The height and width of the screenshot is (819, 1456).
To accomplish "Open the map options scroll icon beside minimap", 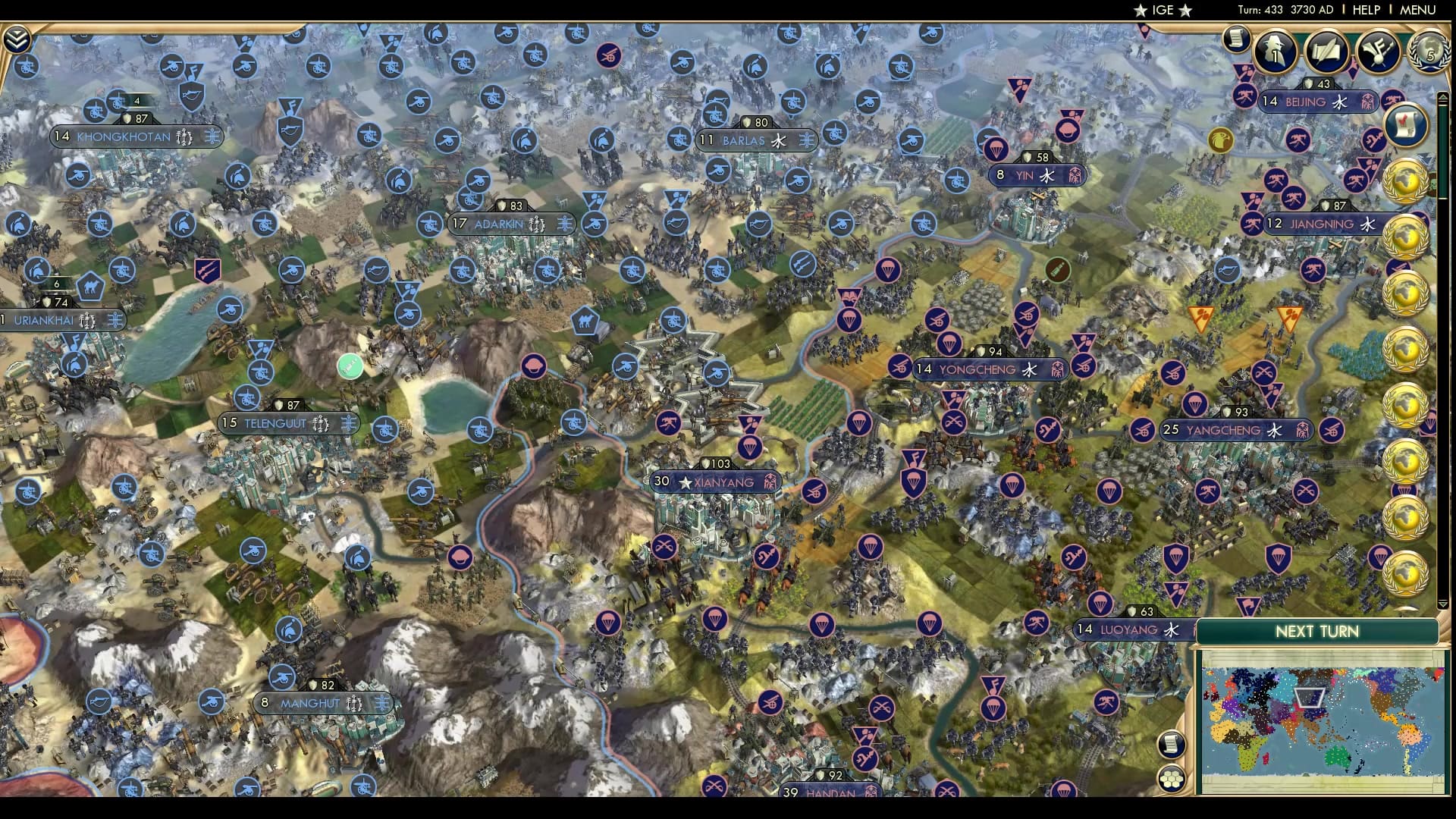I will (x=1172, y=743).
